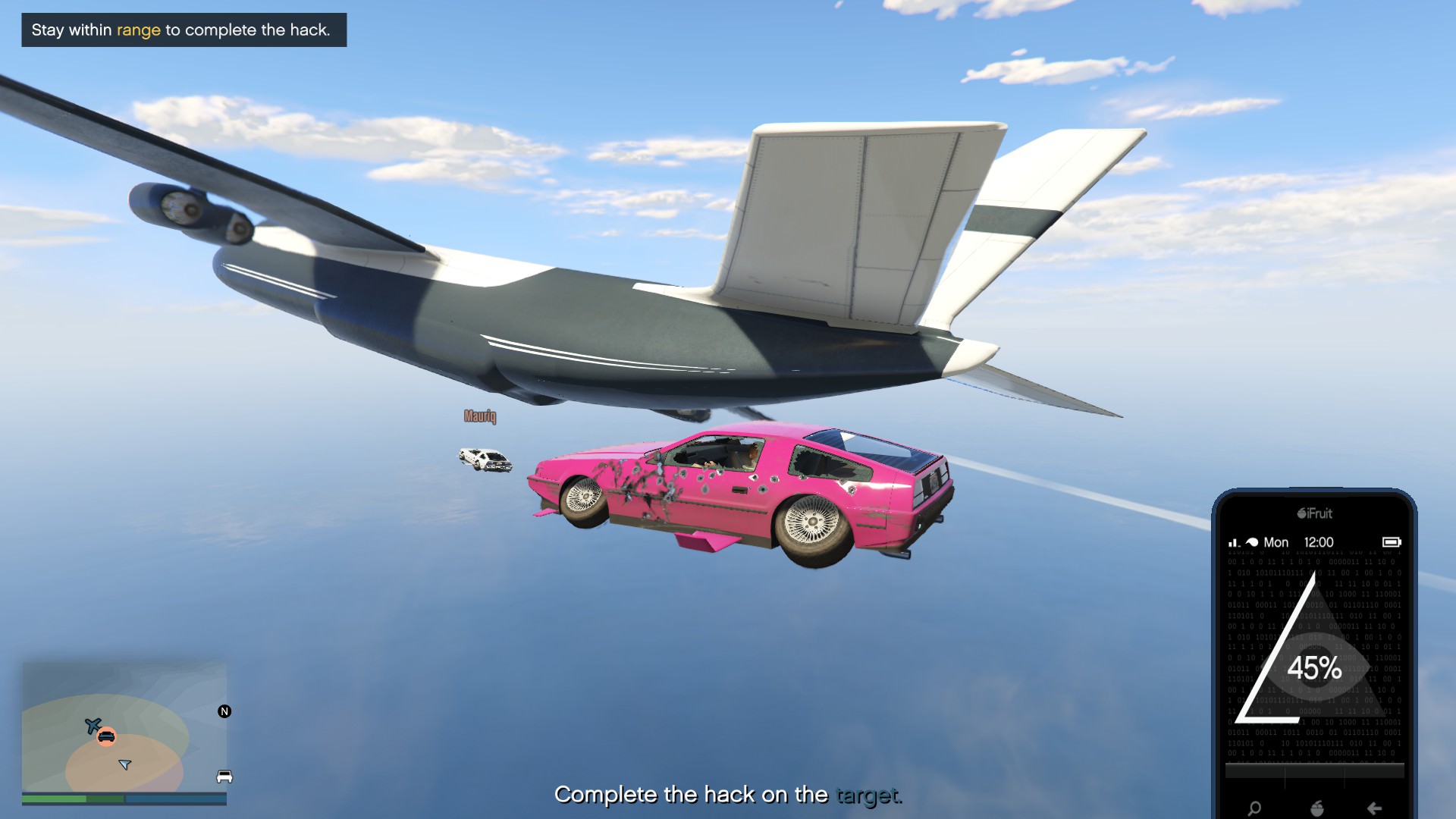Select the airplane blip on the minimap
This screenshot has width=1456, height=819.
coord(93,726)
